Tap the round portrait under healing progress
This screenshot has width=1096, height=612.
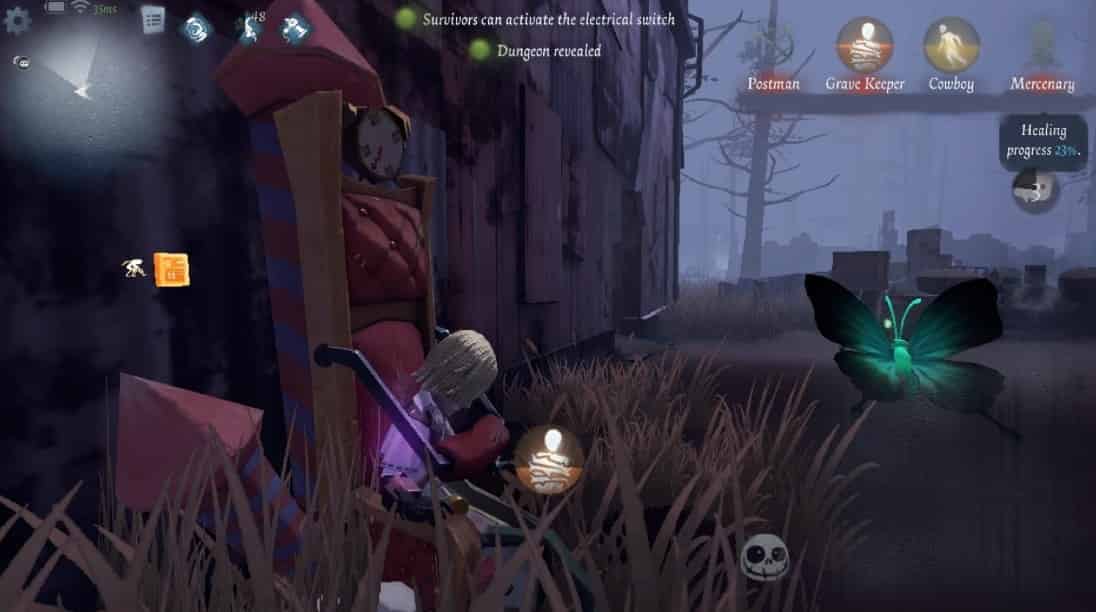(x=1034, y=188)
